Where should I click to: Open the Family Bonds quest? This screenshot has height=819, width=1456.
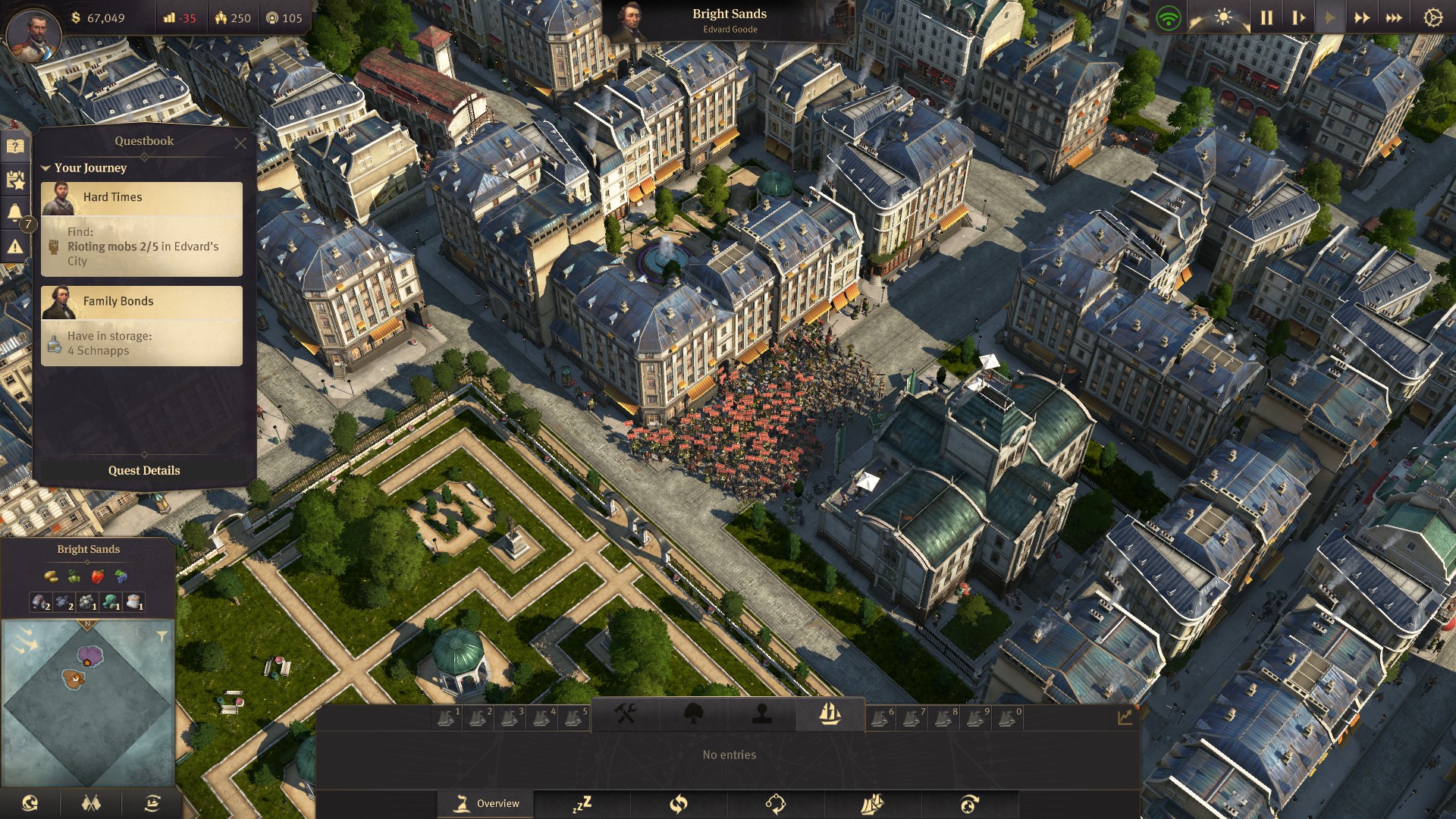pyautogui.click(x=142, y=302)
